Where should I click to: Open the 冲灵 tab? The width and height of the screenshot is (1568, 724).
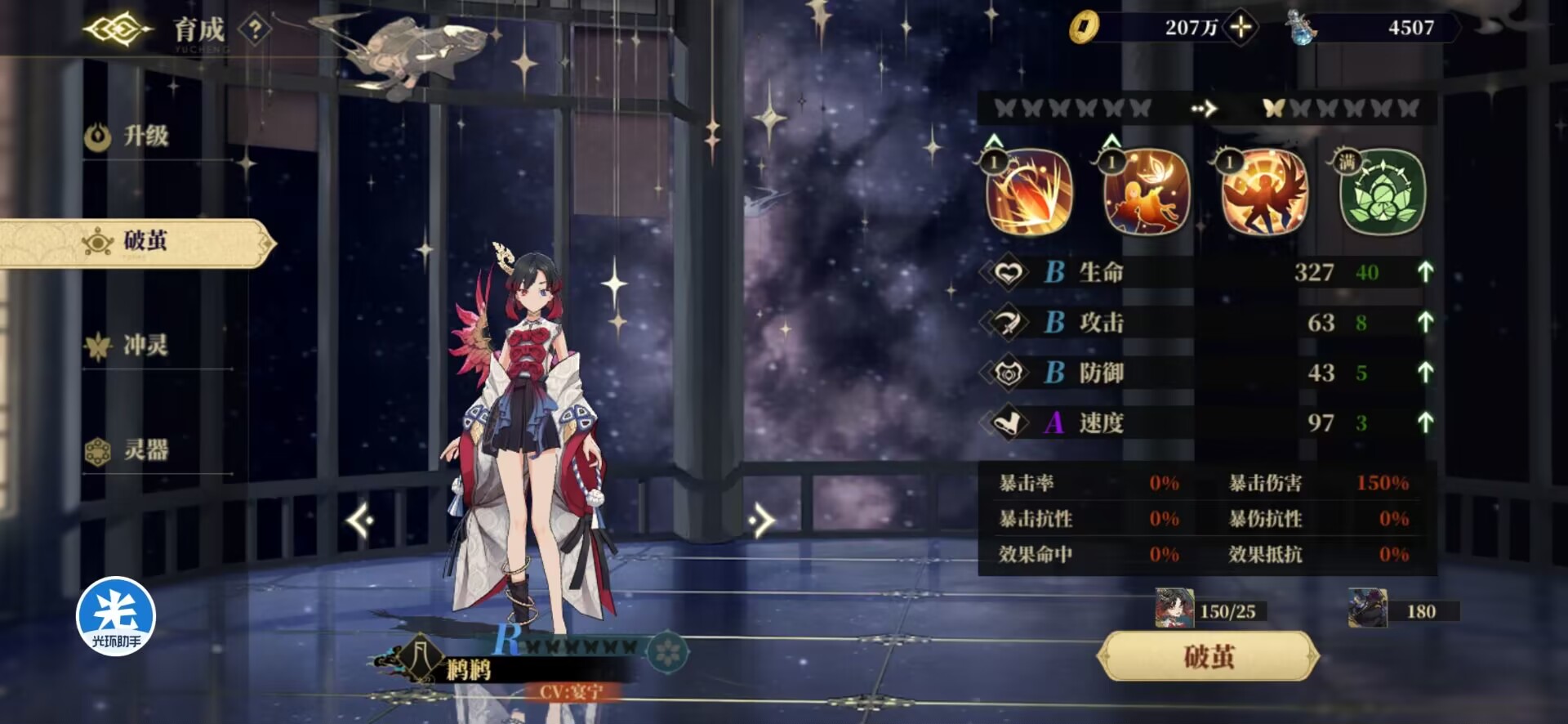pyautogui.click(x=145, y=346)
